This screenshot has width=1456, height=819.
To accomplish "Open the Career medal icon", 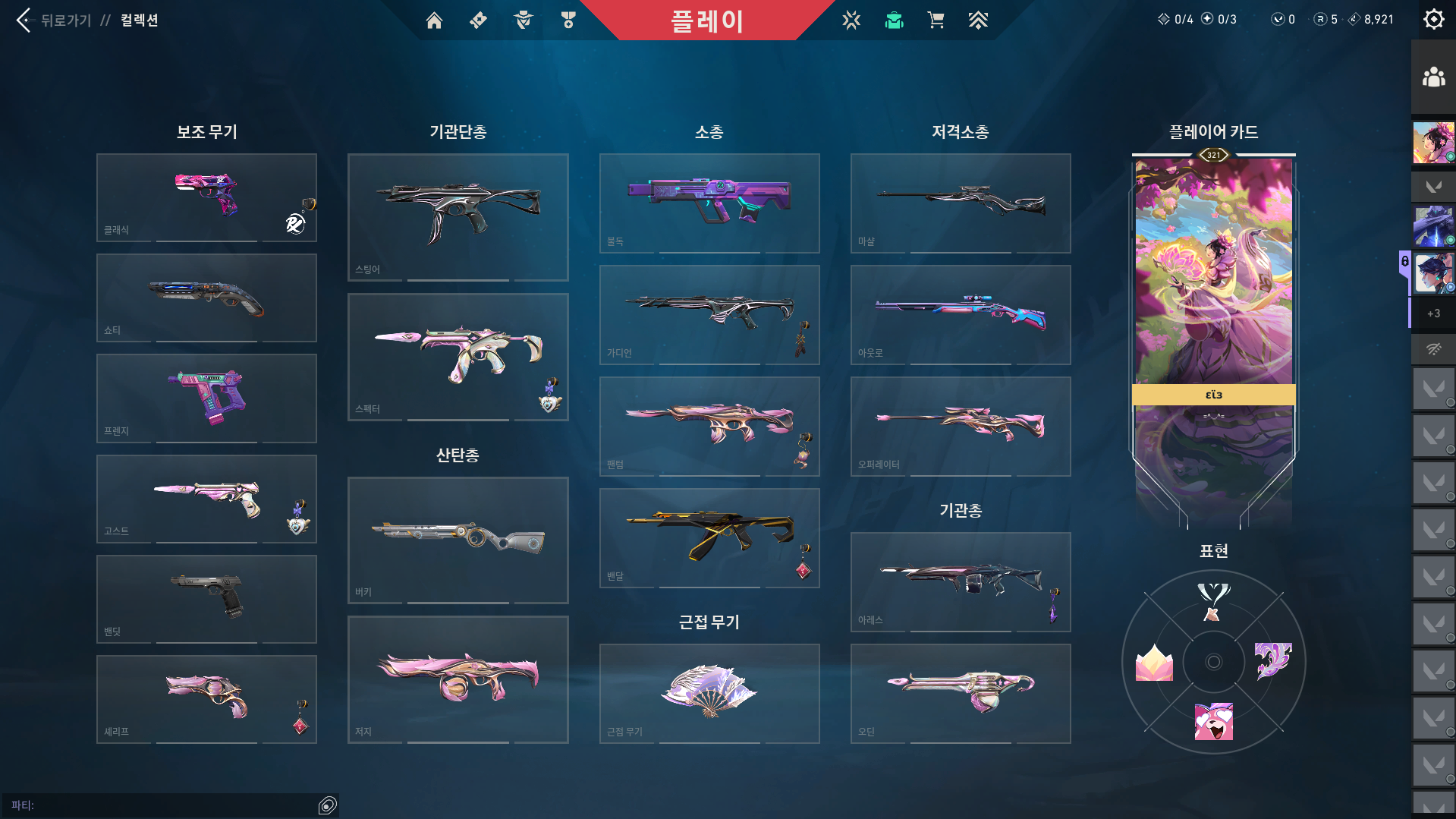I will tap(568, 20).
